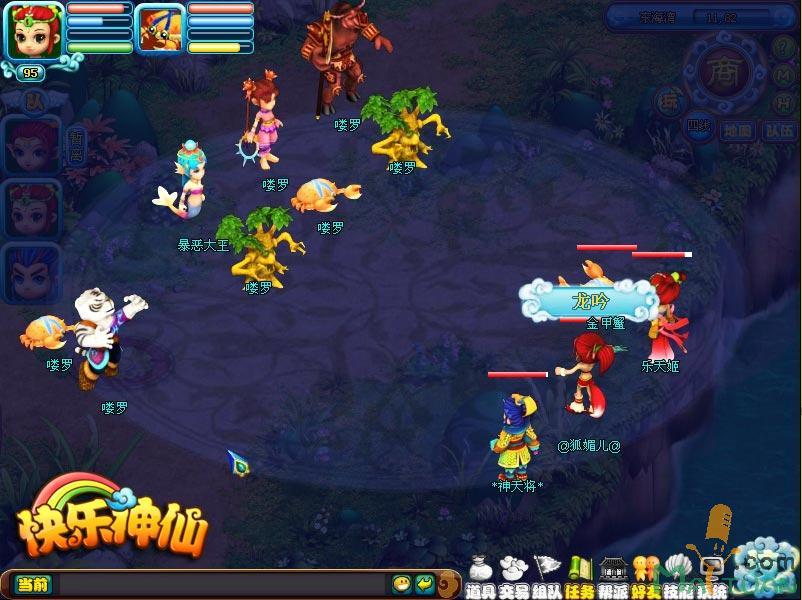802x600 pixels.
Task: Open the 帮派 guild menu
Action: (x=613, y=575)
